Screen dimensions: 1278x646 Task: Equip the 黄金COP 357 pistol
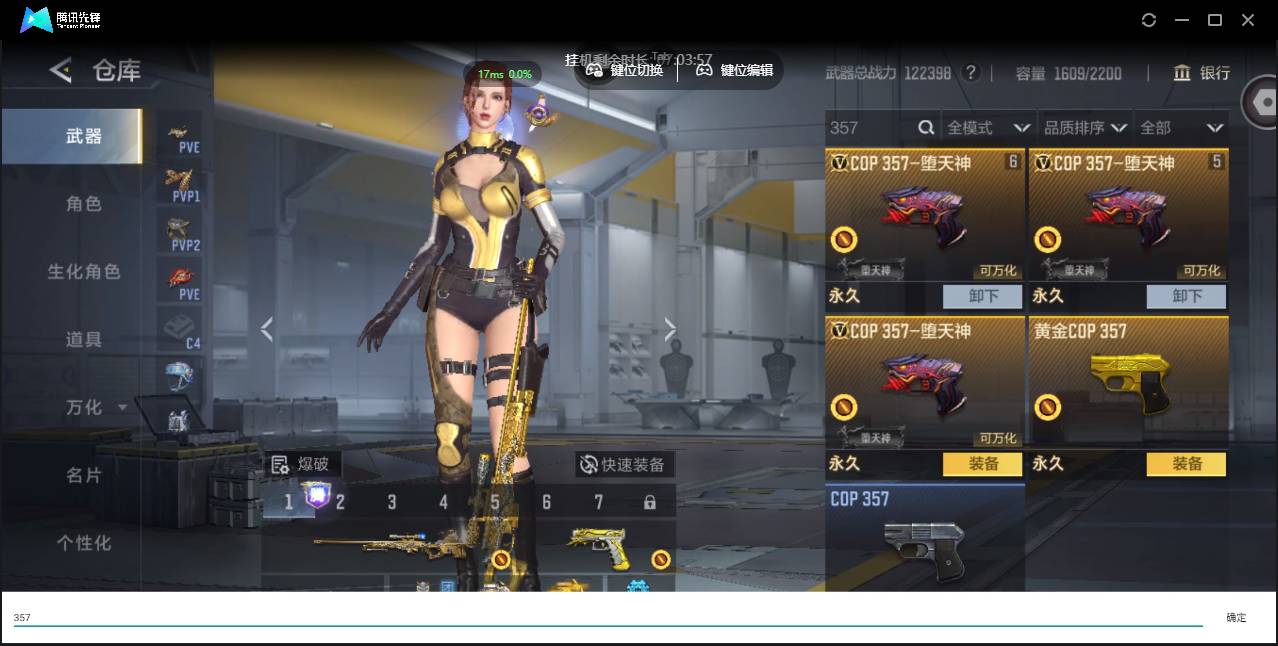coord(1186,464)
